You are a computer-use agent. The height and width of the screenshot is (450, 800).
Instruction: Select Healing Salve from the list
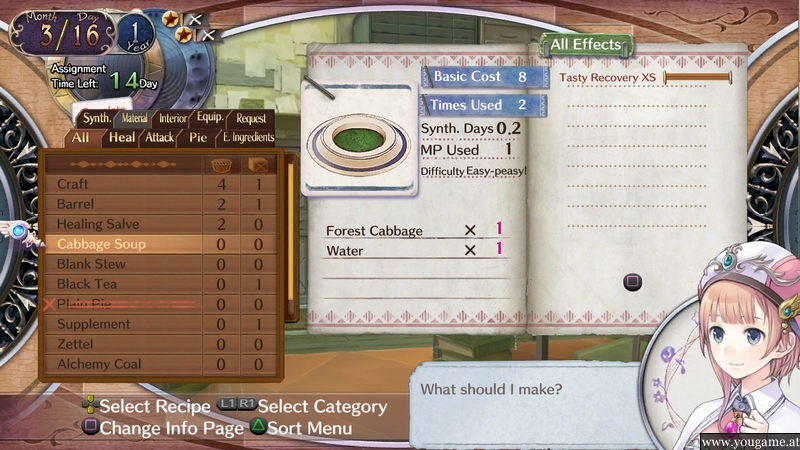point(120,224)
